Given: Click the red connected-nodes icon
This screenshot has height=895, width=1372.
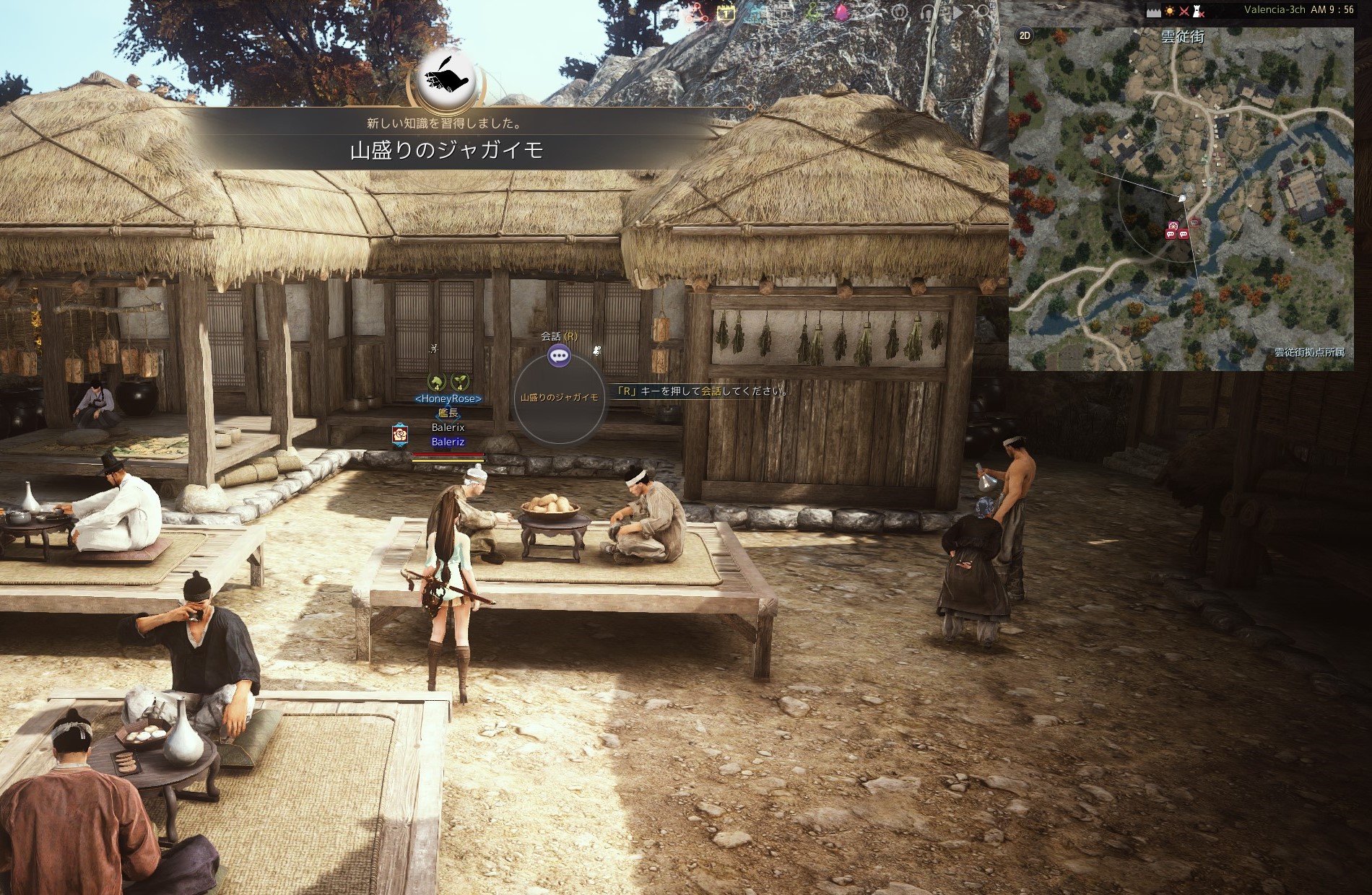Looking at the screenshot, I should [698, 12].
